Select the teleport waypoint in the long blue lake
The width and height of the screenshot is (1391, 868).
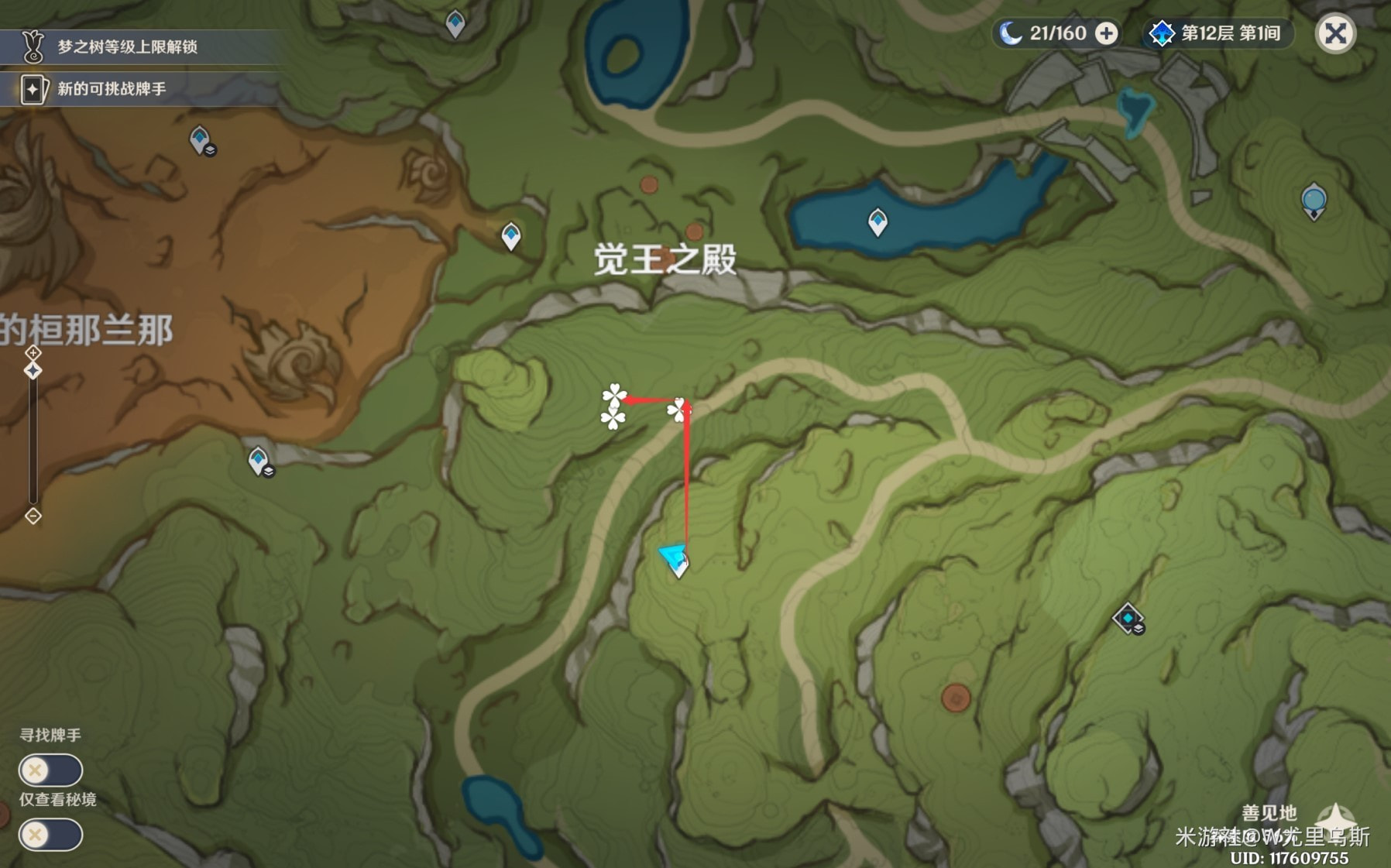point(878,222)
